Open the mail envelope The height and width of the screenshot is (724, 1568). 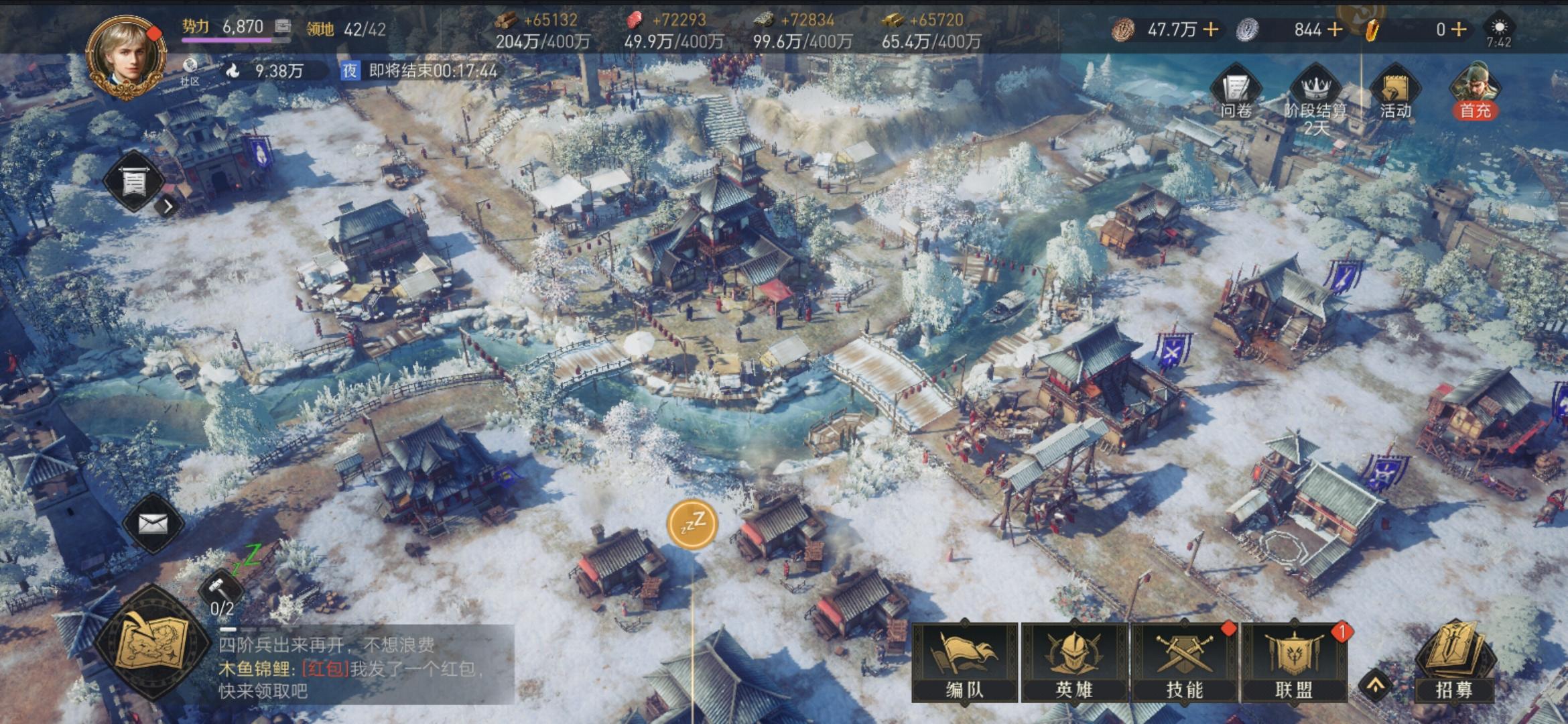click(153, 524)
